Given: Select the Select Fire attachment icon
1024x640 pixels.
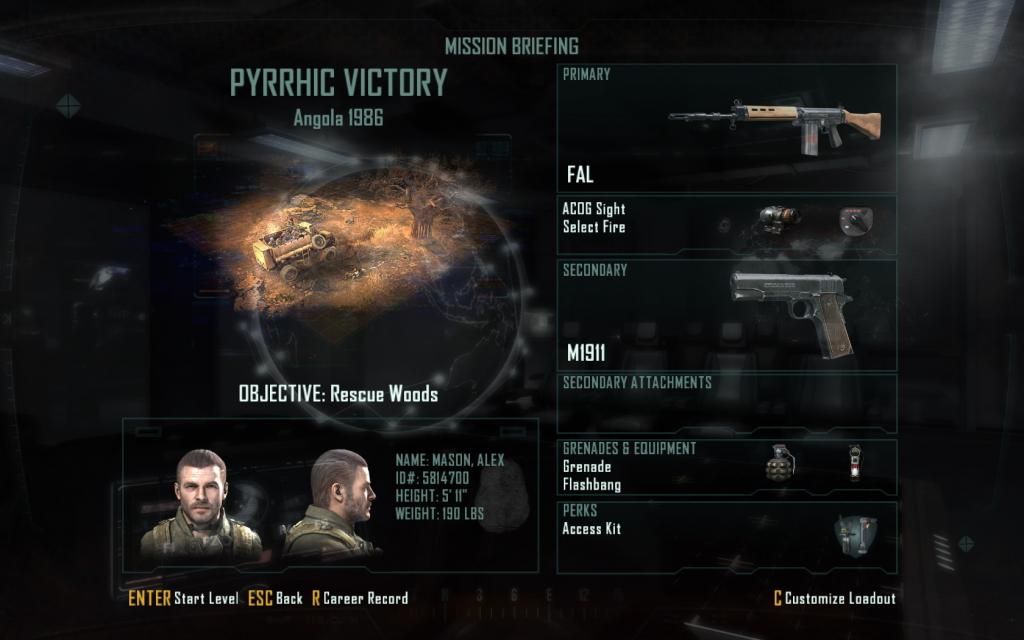Looking at the screenshot, I should point(852,222).
